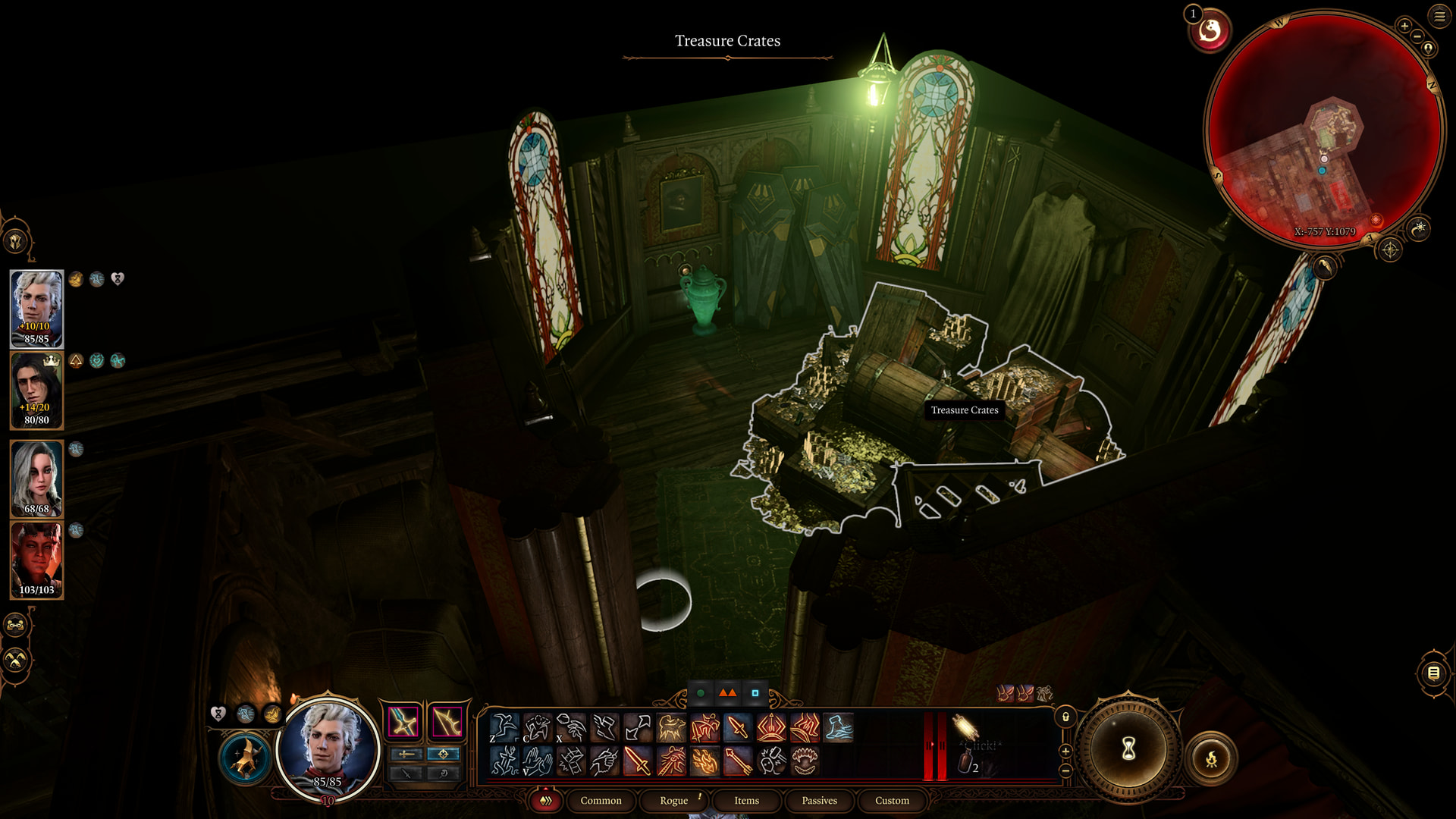
Task: Select the melee dagger weapon slot
Action: pyautogui.click(x=403, y=722)
